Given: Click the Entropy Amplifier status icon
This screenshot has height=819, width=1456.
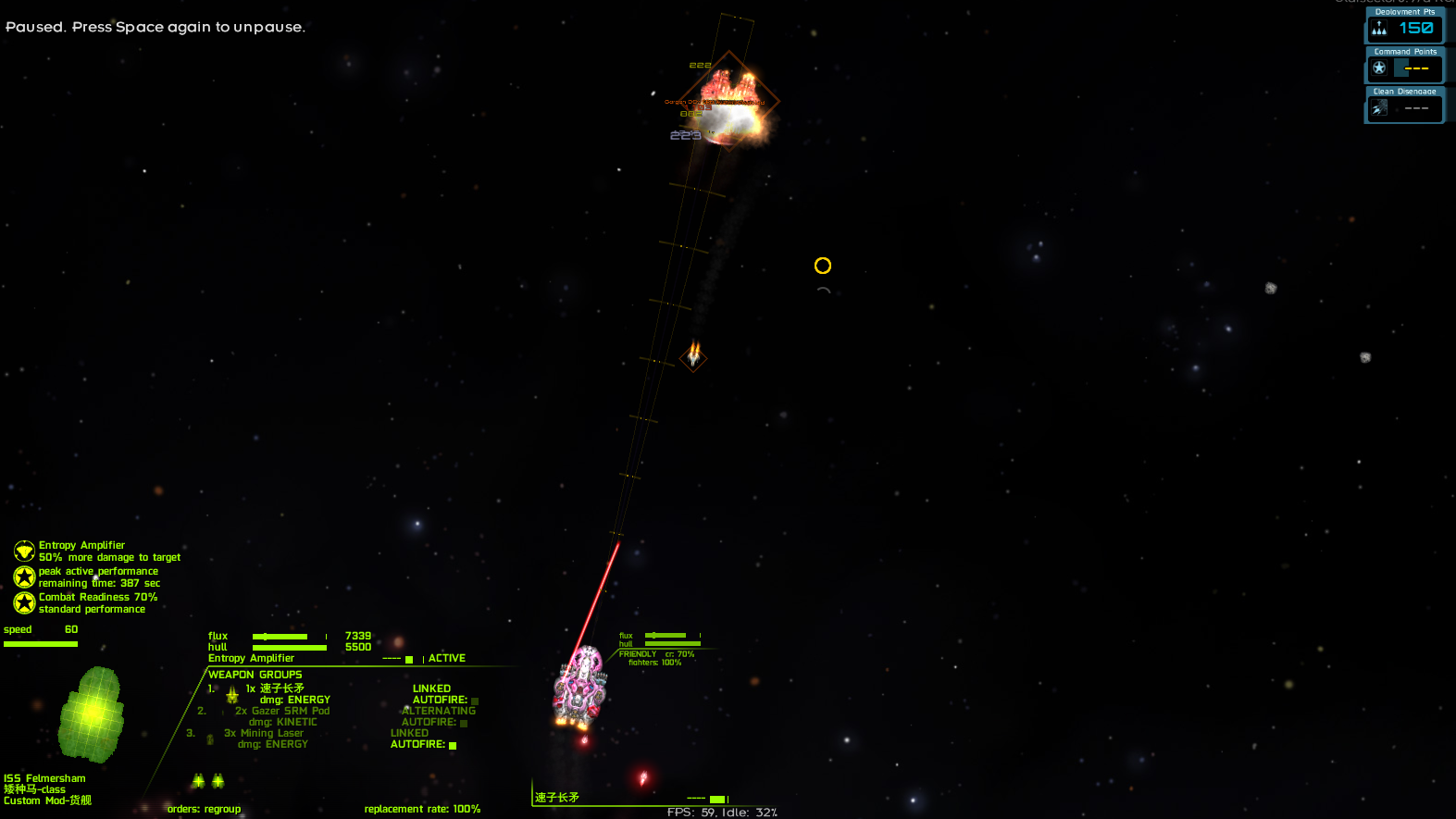Looking at the screenshot, I should coord(24,552).
